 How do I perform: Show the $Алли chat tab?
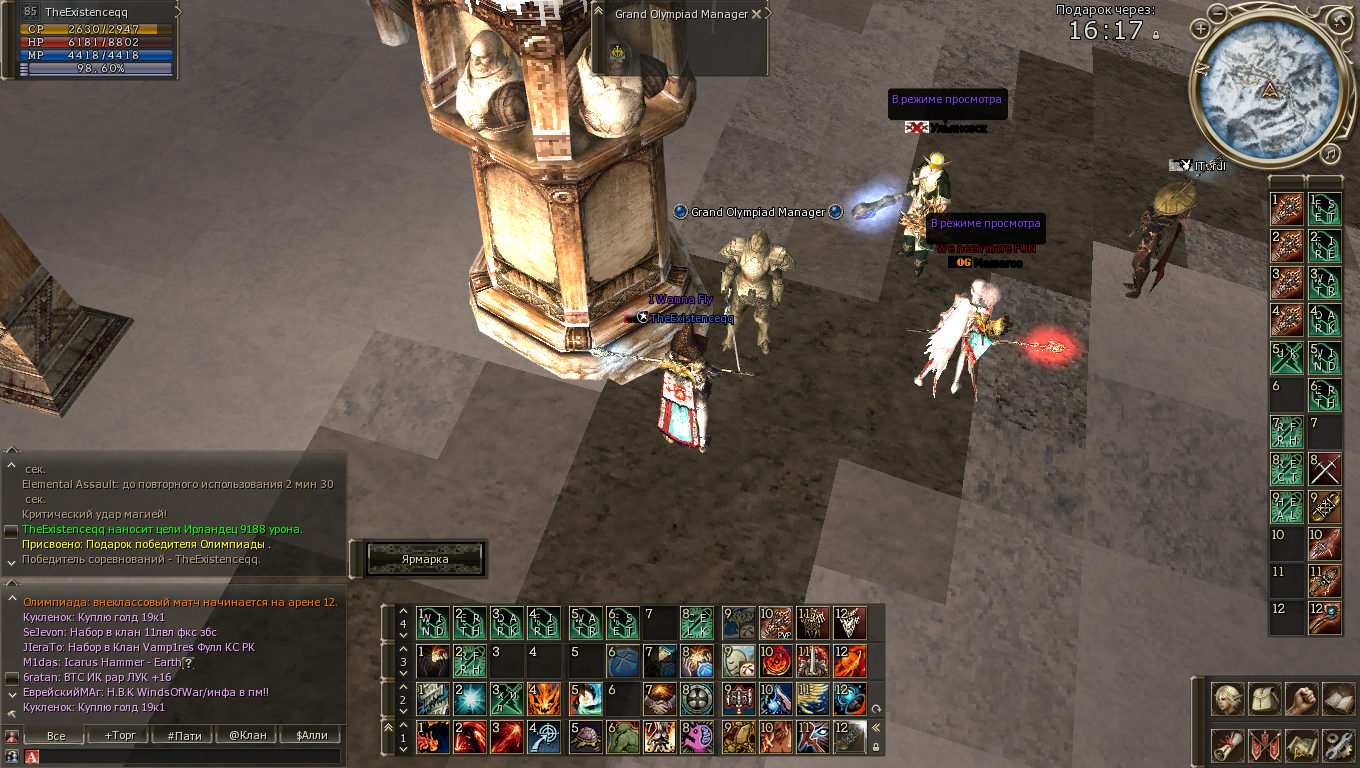point(311,736)
